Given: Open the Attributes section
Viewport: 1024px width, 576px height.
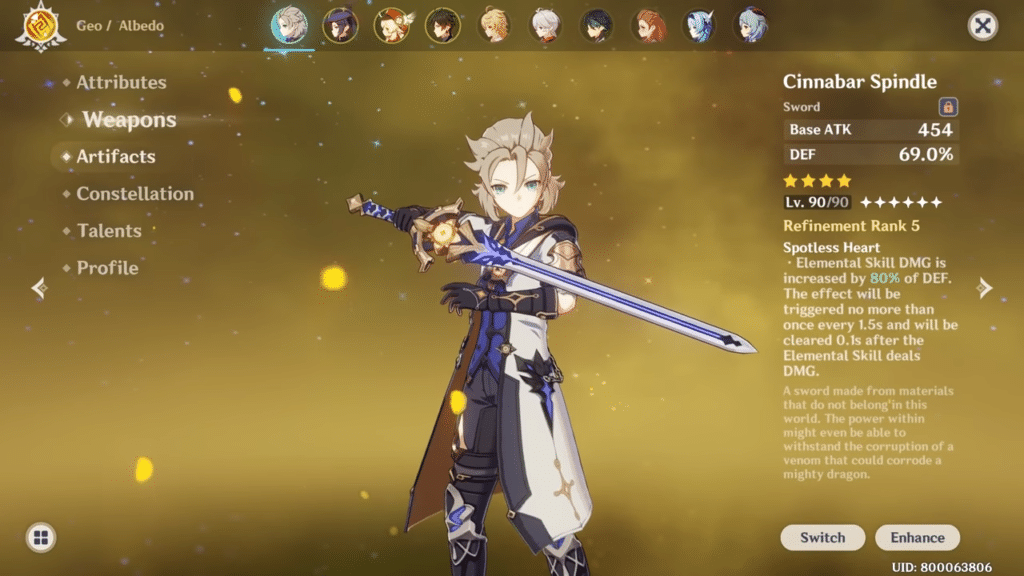Looking at the screenshot, I should 121,83.
